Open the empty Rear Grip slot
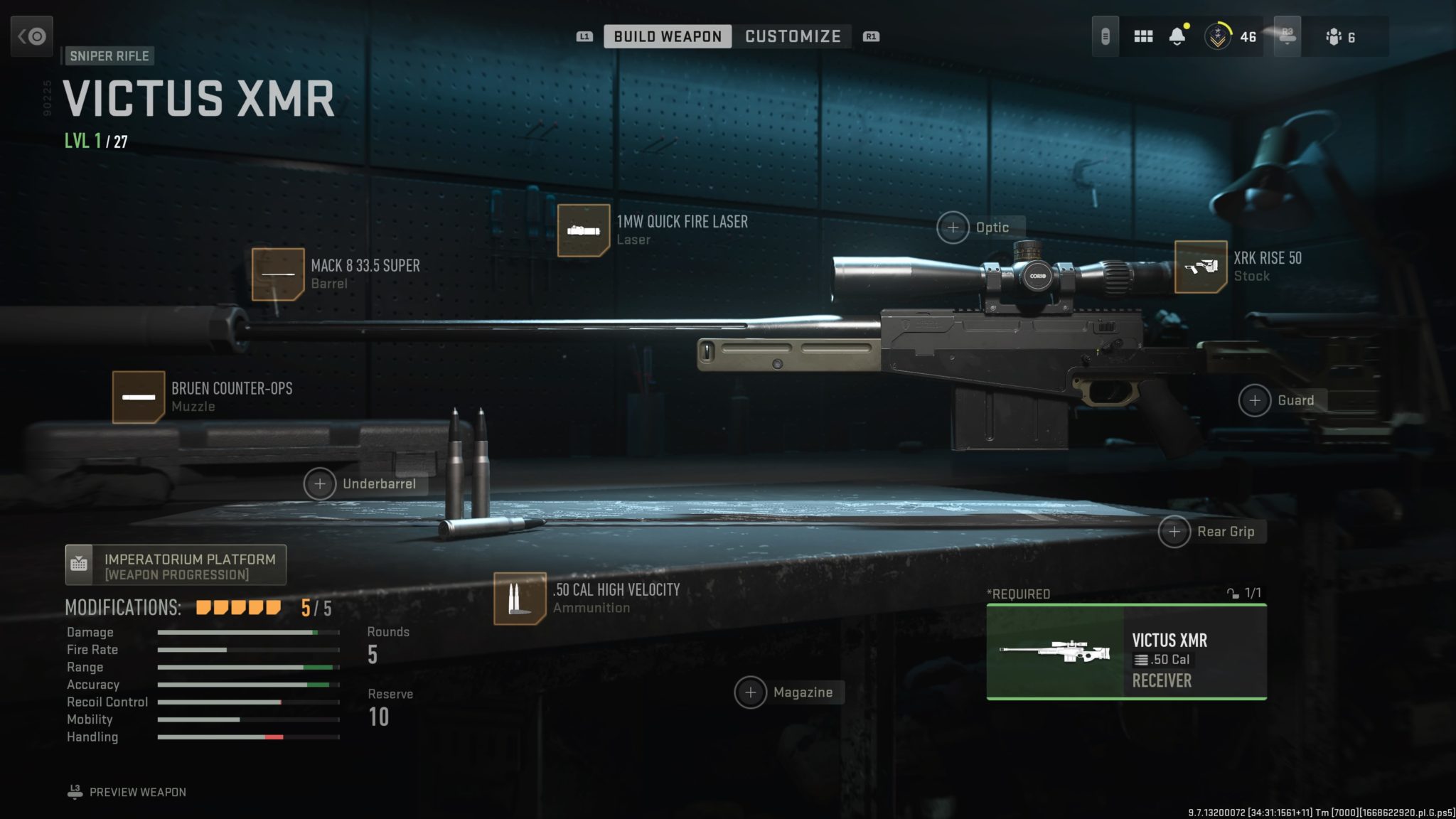The image size is (1456, 819). (x=1174, y=531)
